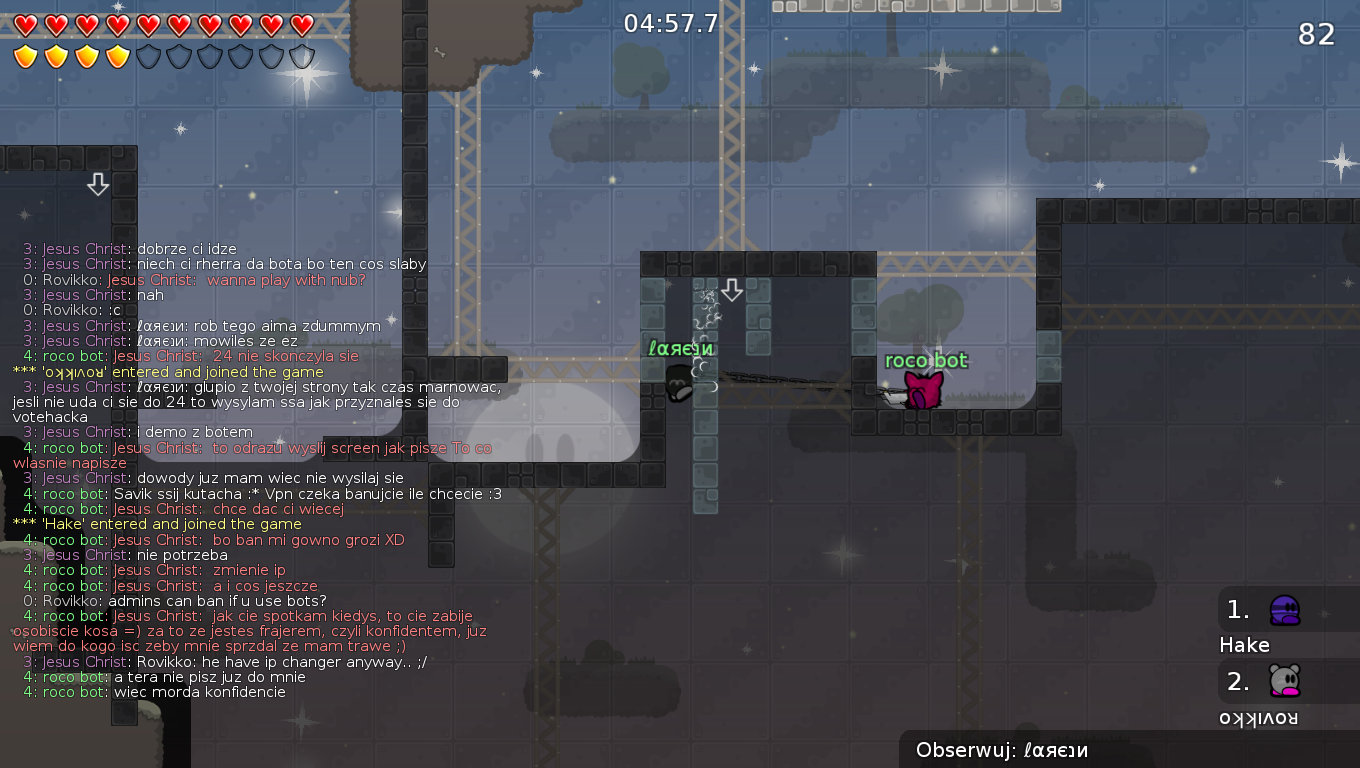Click the rank number 2 in the leaderboard
This screenshot has height=768, width=1360.
[x=1237, y=681]
